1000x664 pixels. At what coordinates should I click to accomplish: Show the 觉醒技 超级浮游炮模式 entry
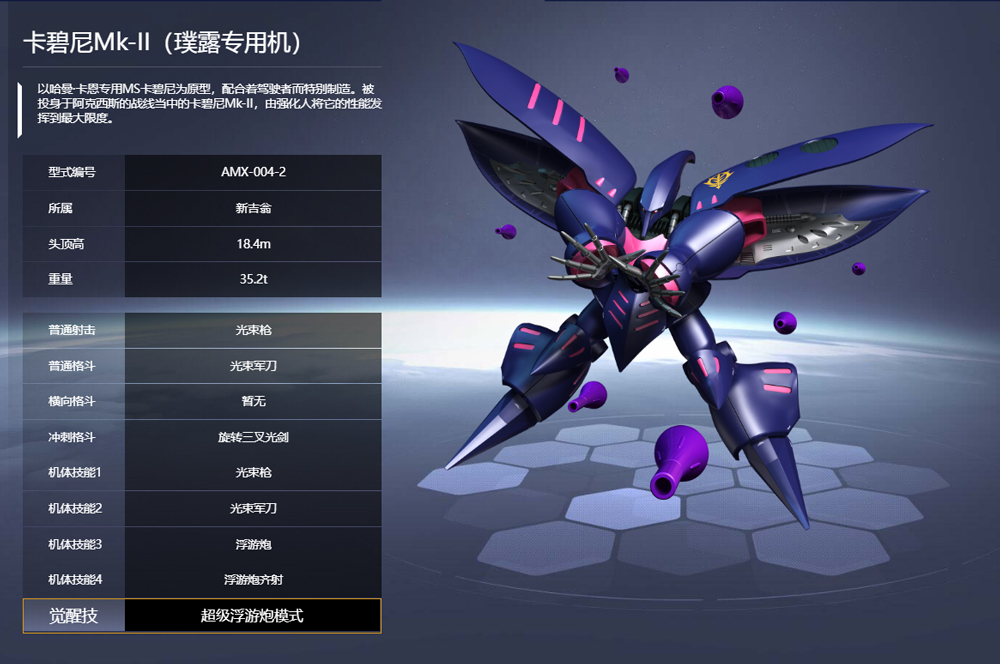point(202,615)
